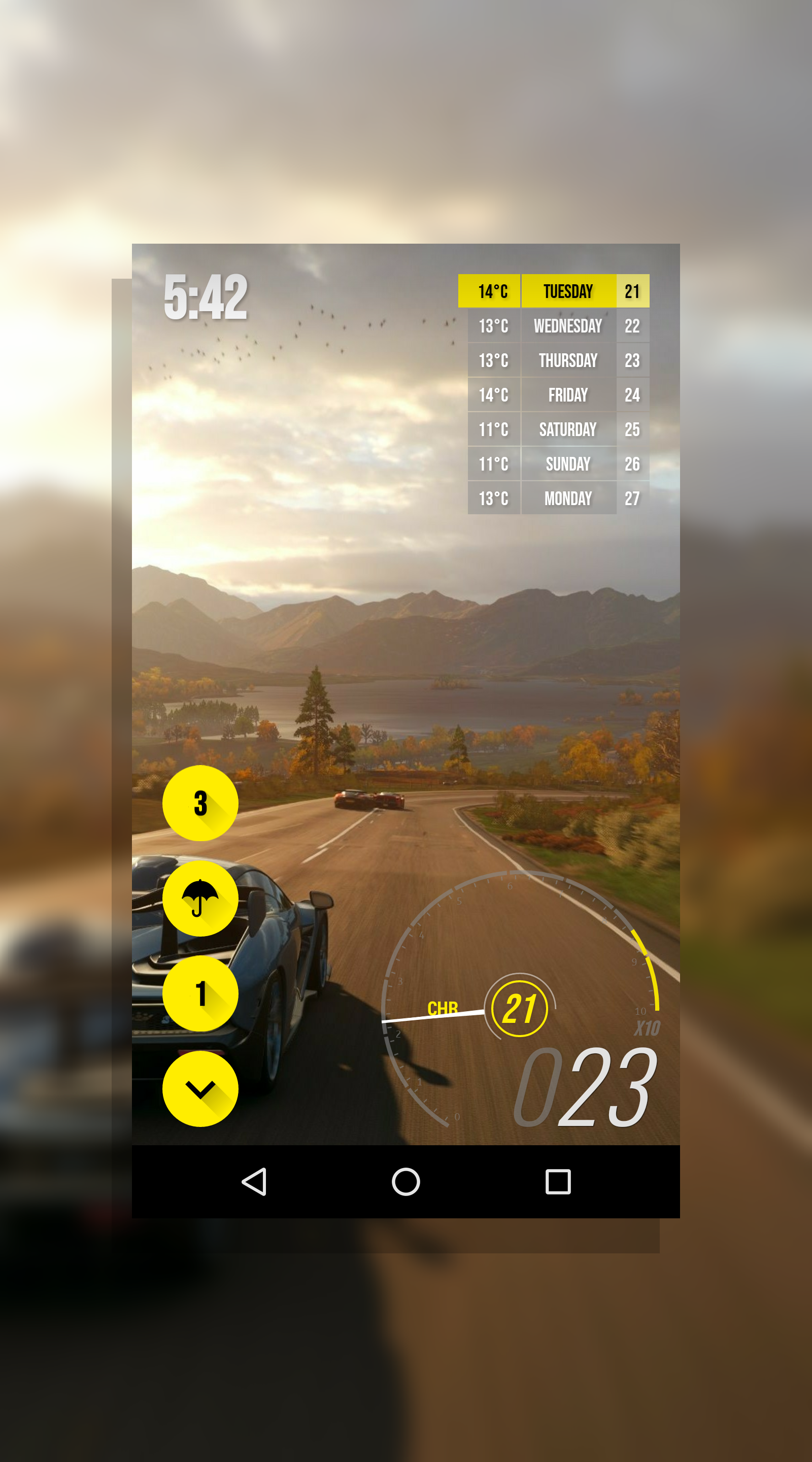
Task: Select the Saturday forecast row
Action: 567,429
